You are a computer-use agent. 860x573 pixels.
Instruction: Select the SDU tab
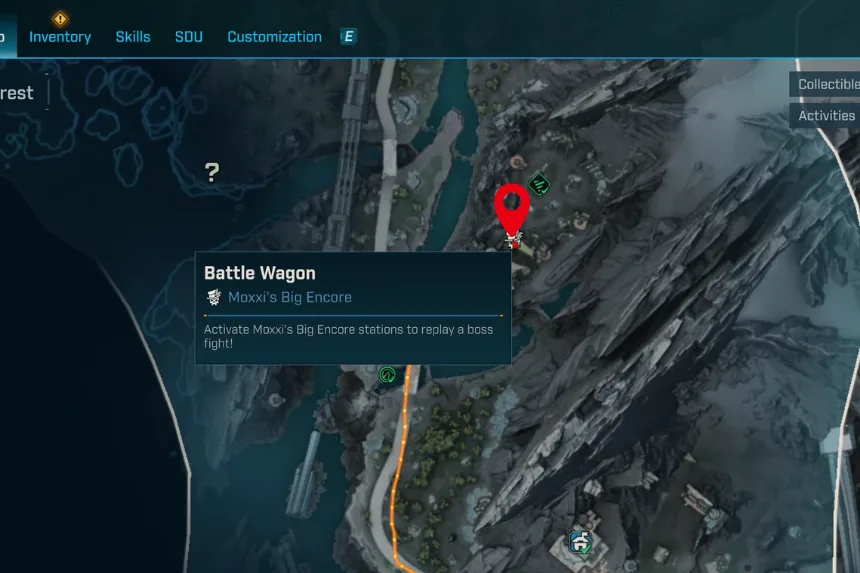point(189,37)
